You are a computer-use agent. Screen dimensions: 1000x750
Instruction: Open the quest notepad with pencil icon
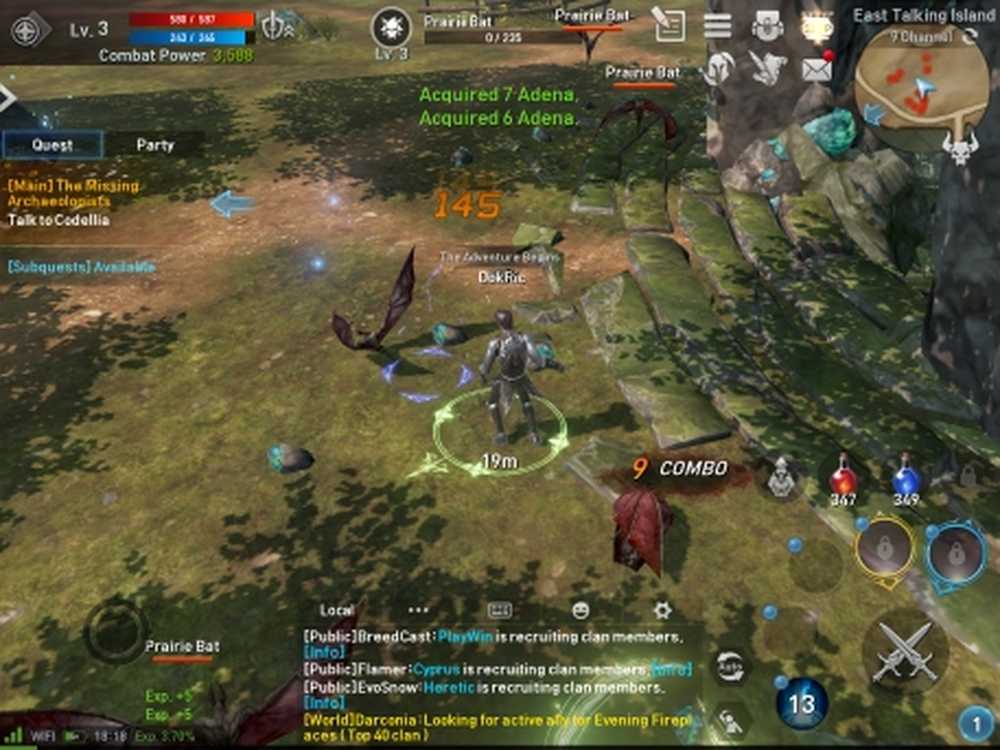[x=668, y=24]
